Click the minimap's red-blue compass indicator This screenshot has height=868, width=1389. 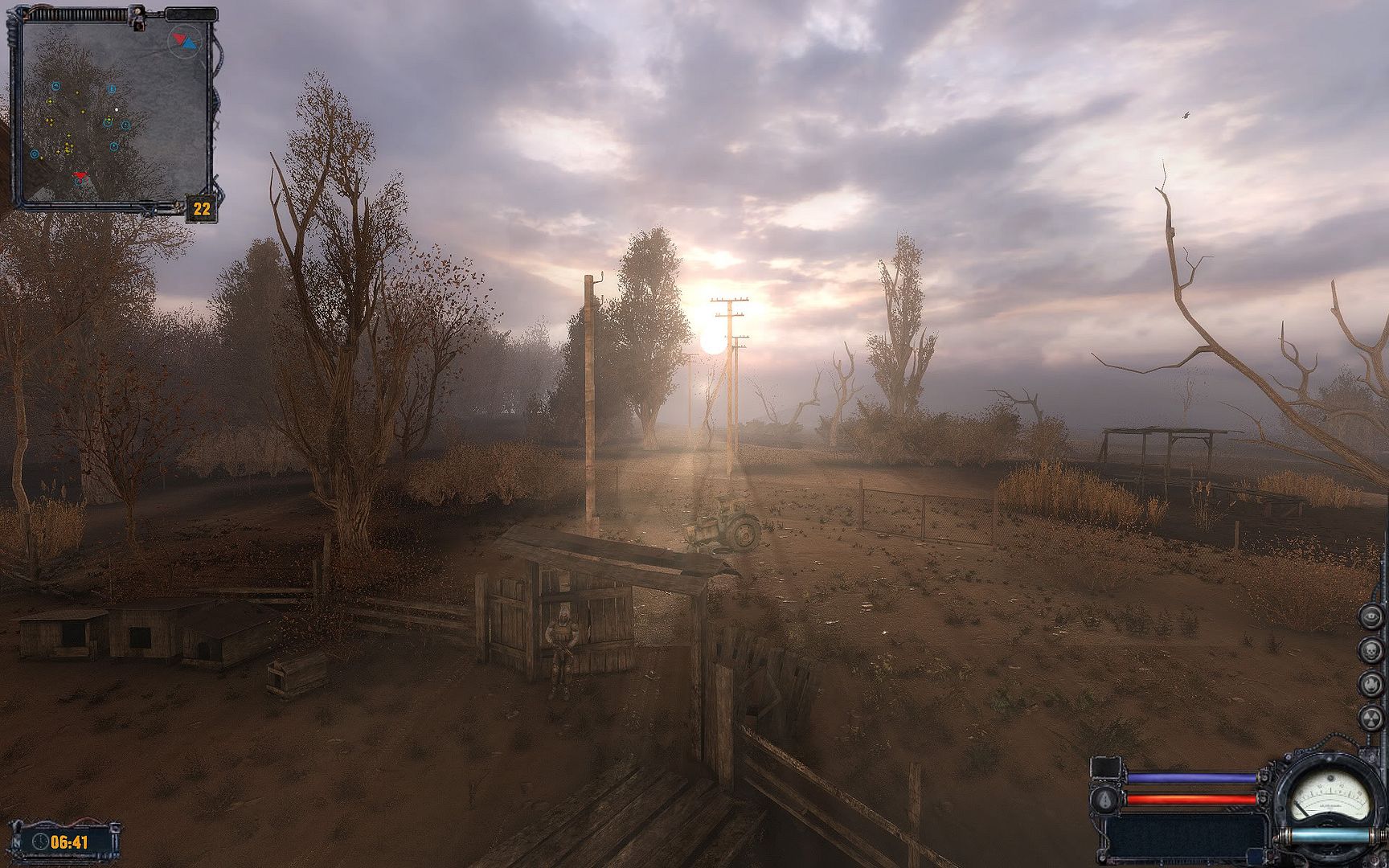point(184,40)
